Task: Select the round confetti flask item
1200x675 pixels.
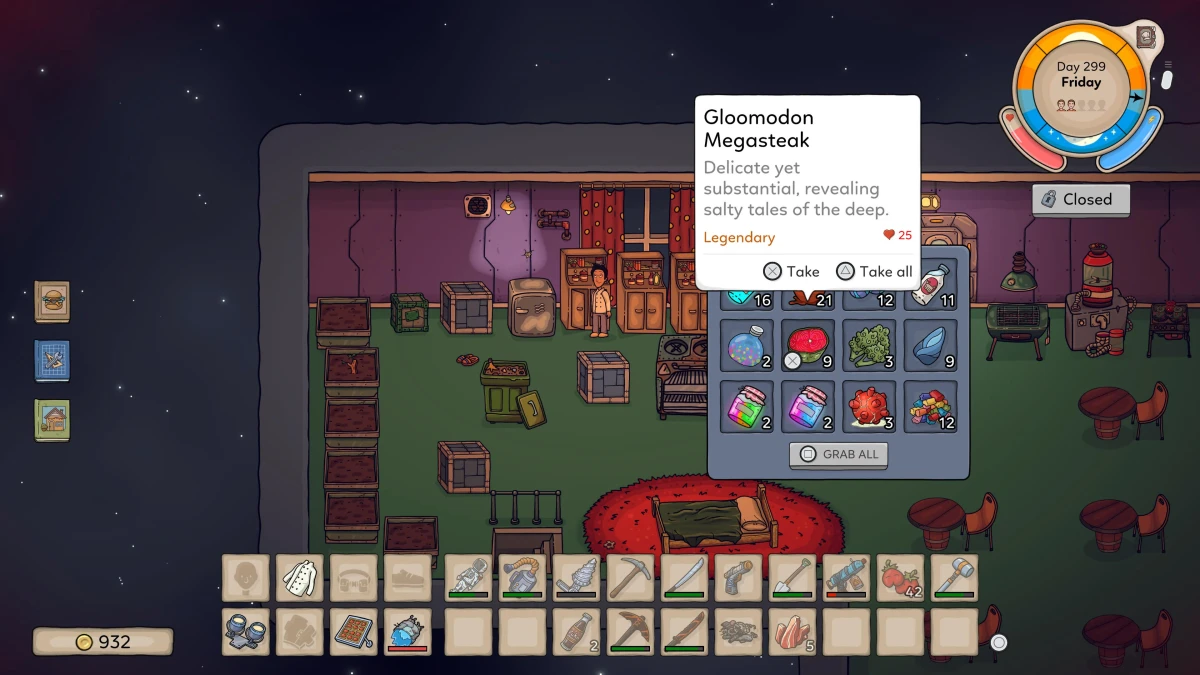Action: pos(746,344)
